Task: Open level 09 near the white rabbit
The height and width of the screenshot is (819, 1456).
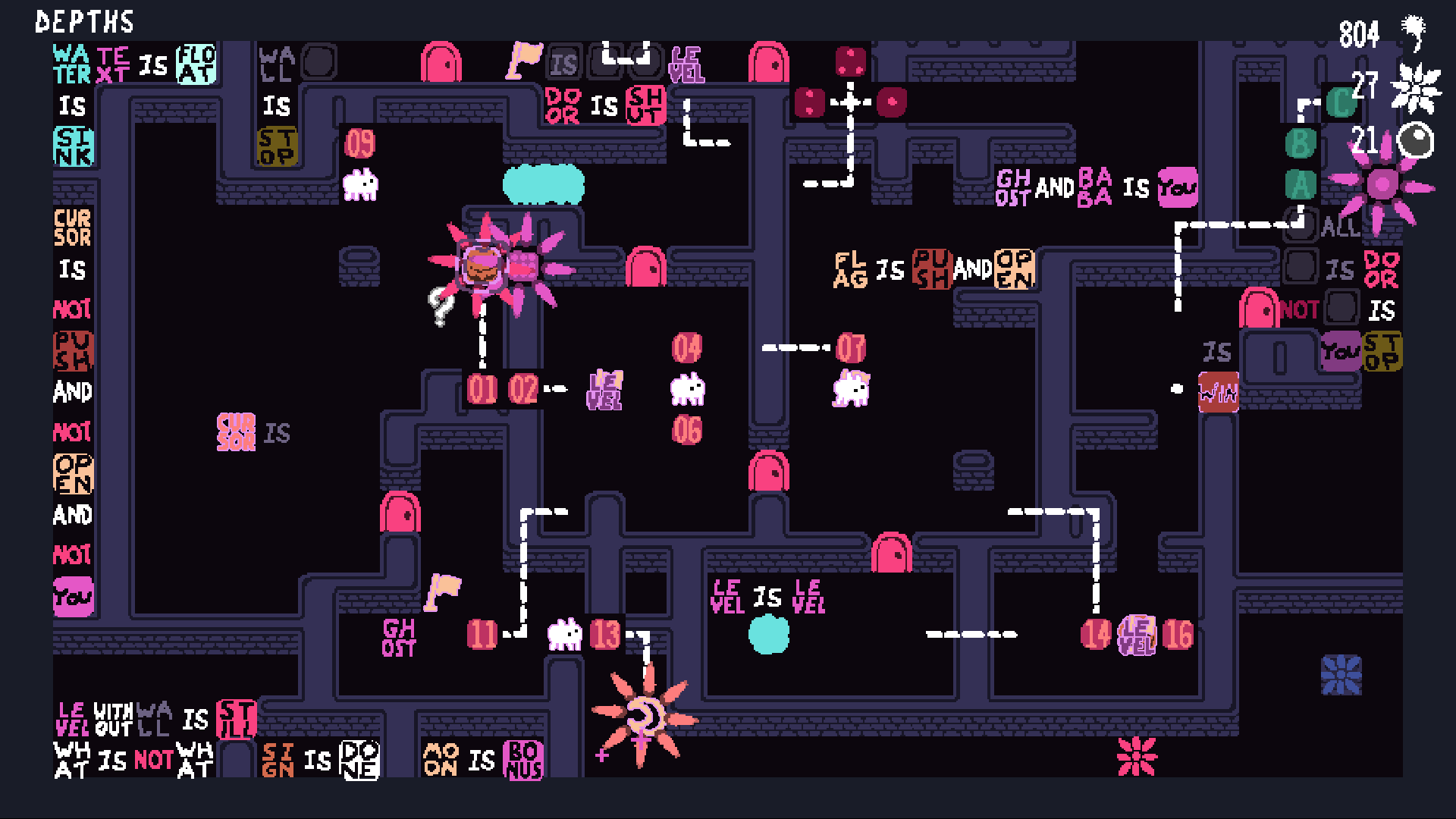Action: coord(361,143)
